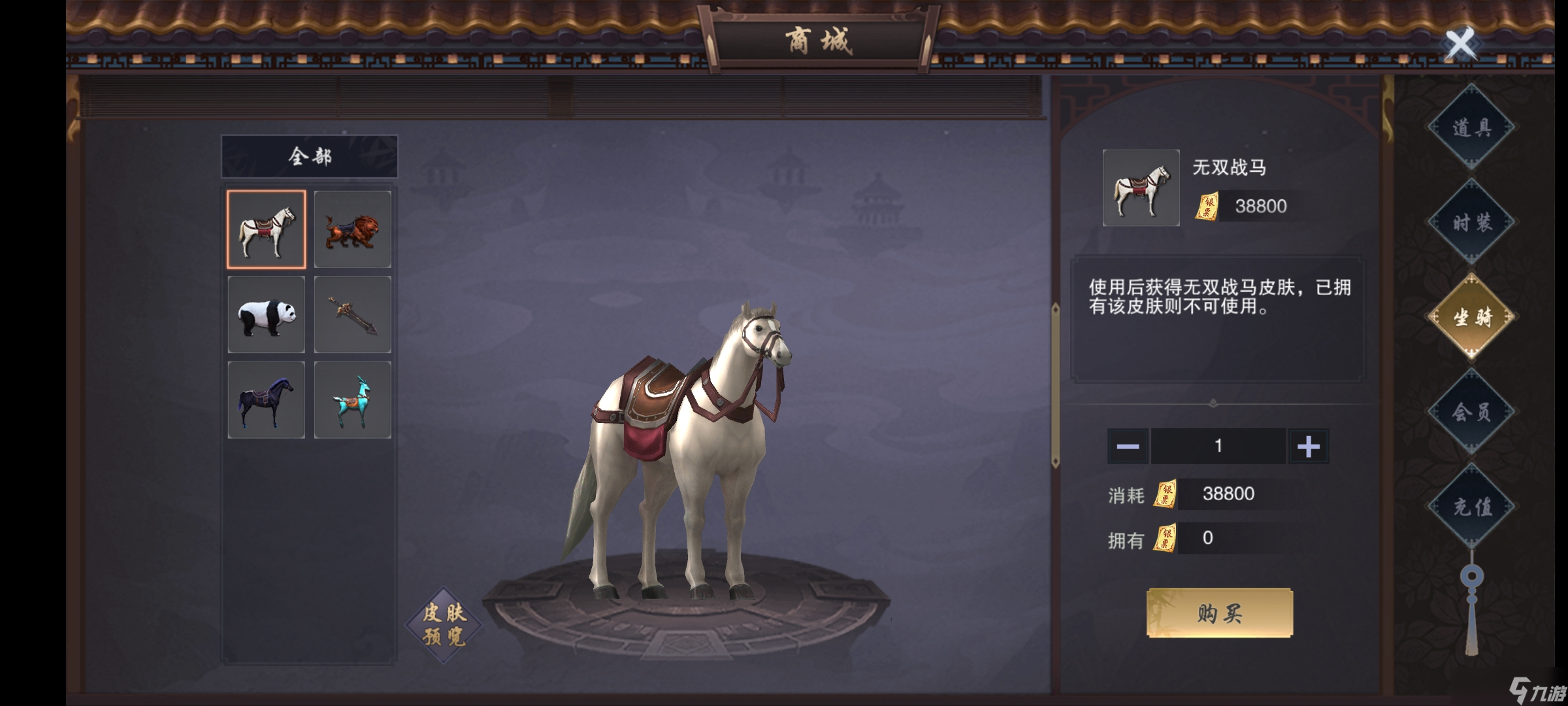
Task: Choose the white warhorse mount tile
Action: coord(266,229)
